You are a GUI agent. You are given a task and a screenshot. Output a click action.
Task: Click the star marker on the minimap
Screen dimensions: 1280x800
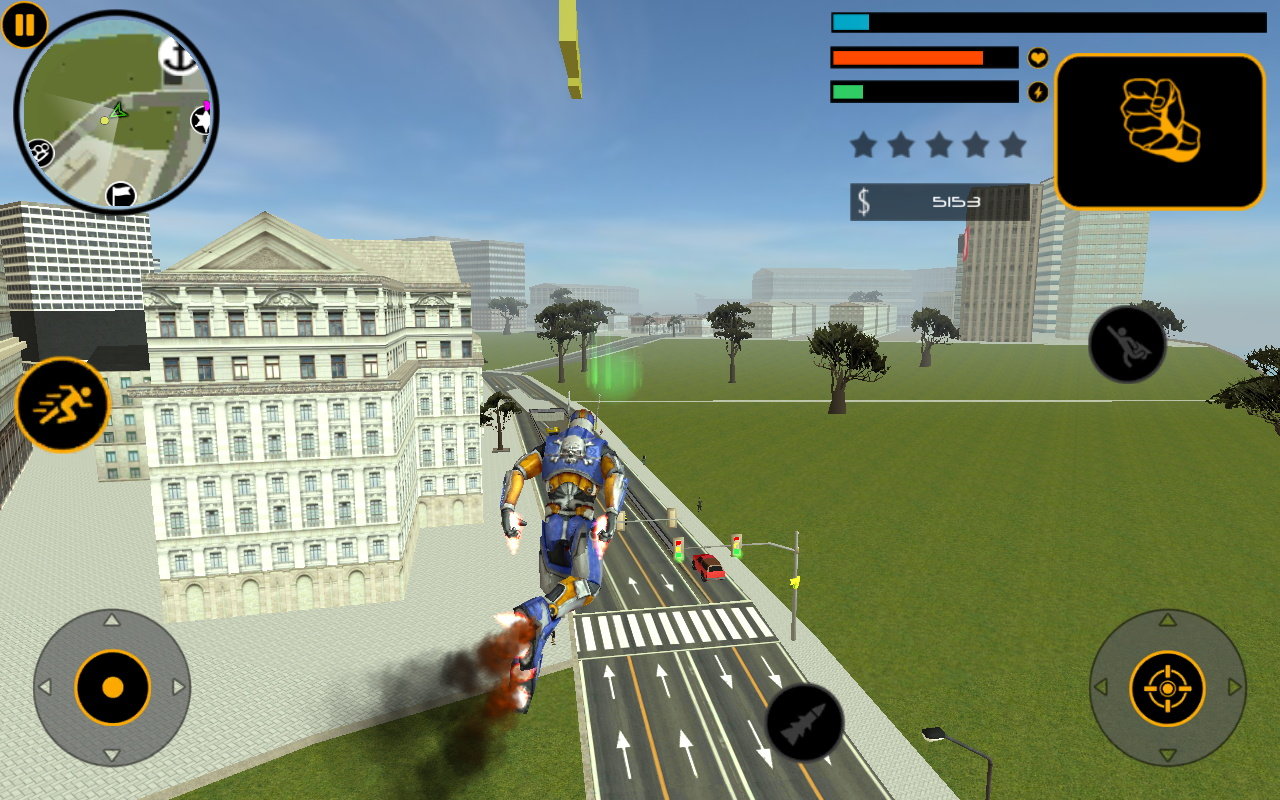(x=202, y=121)
